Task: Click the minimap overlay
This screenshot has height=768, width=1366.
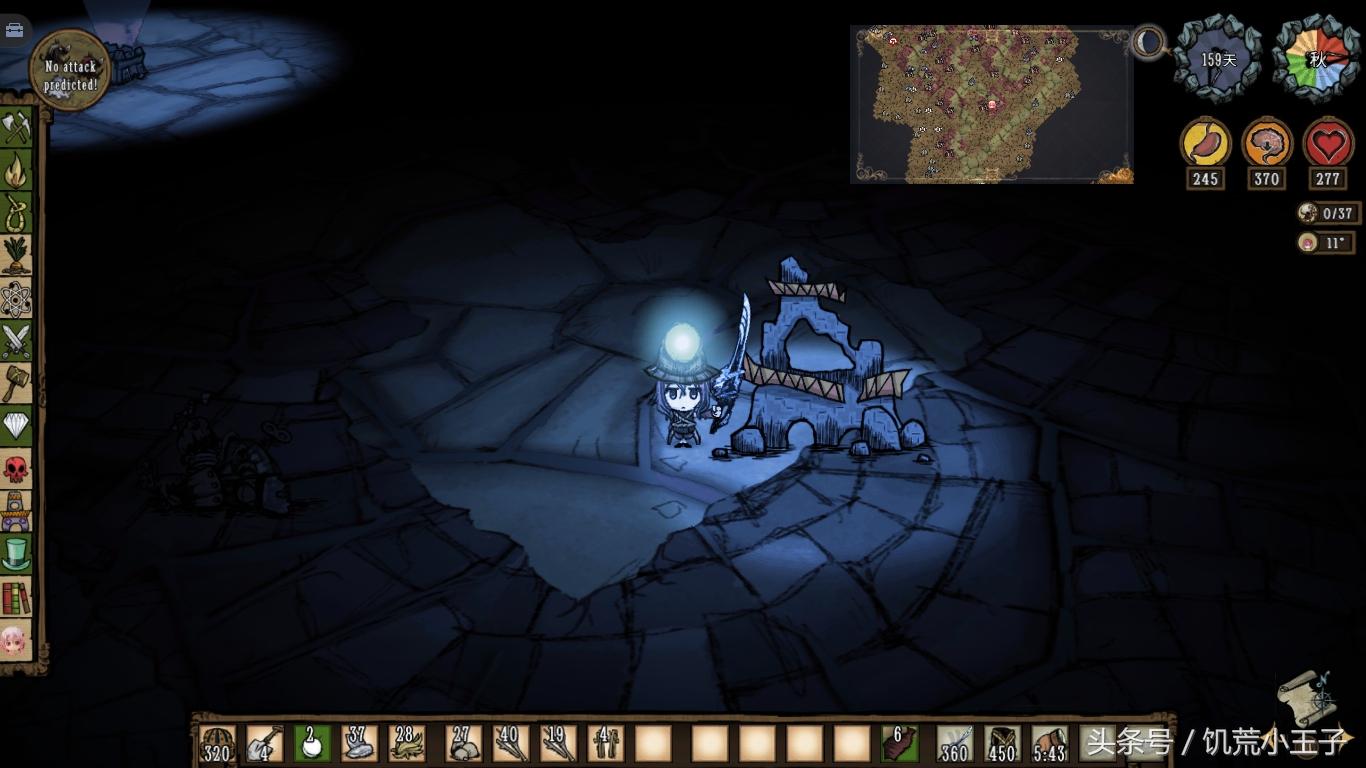Action: click(991, 105)
